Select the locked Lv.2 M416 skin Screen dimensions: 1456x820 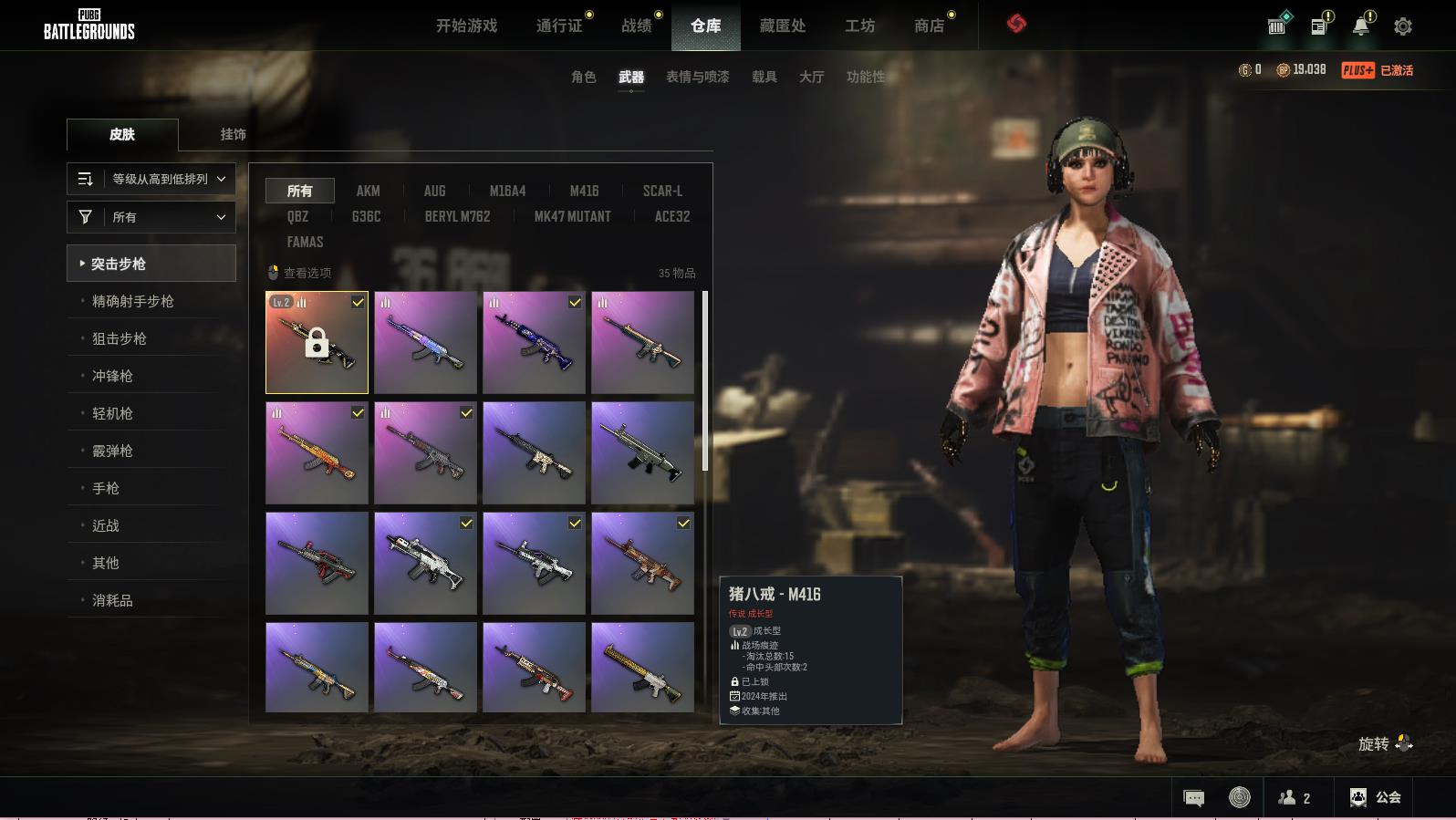(x=317, y=343)
